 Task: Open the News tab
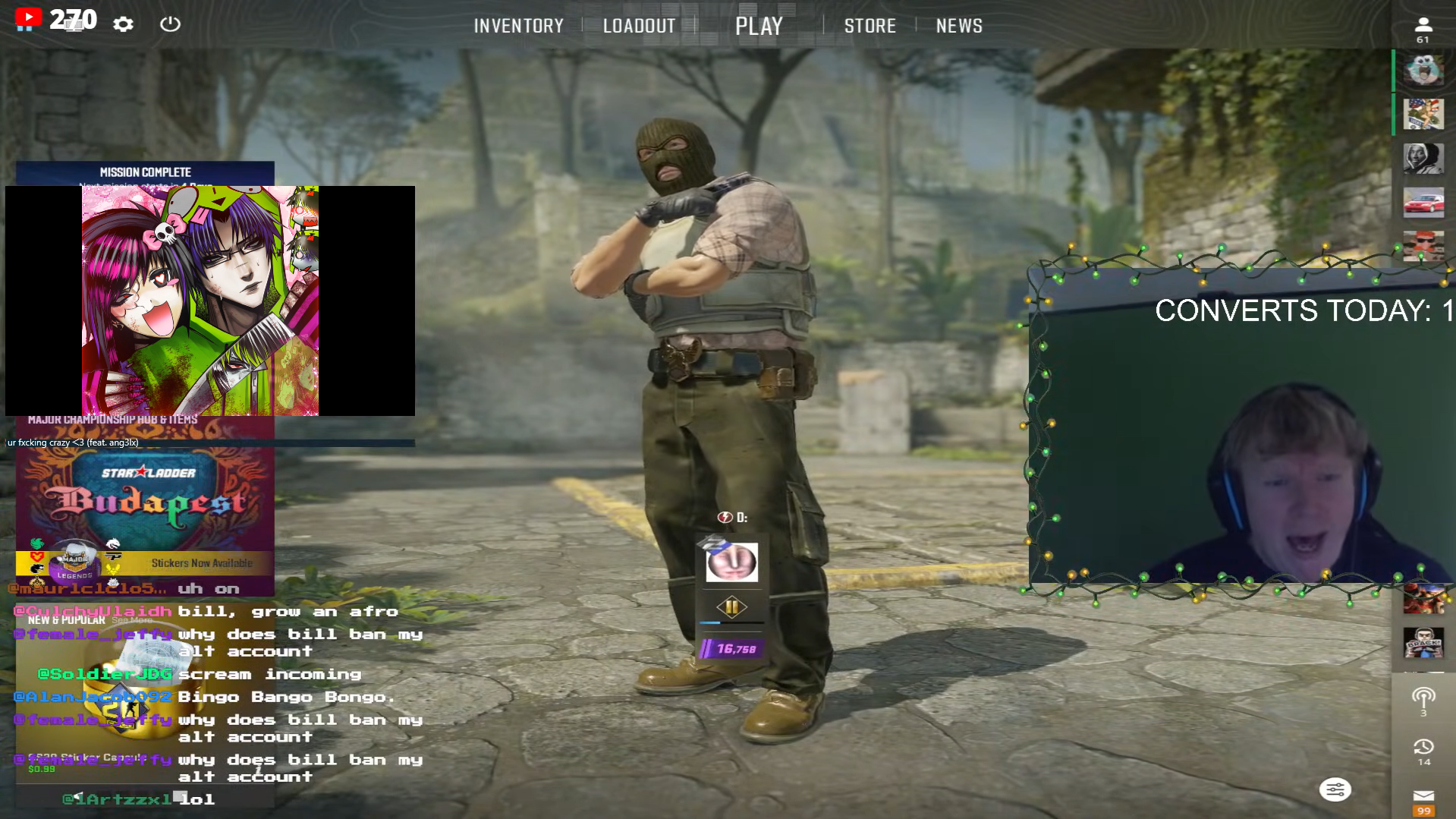pos(958,26)
